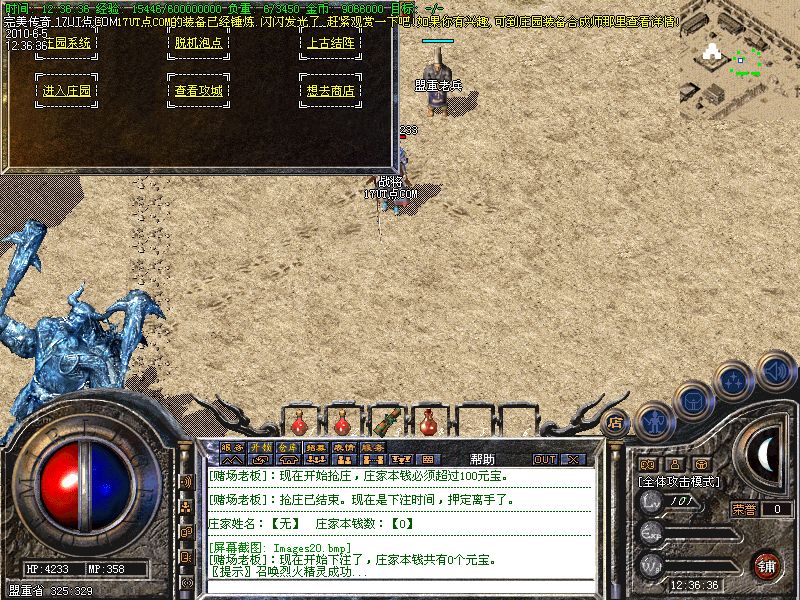The image size is (800, 600).
Task: Switch the 全体攻击模式 attack mode label
Action: pyautogui.click(x=682, y=481)
